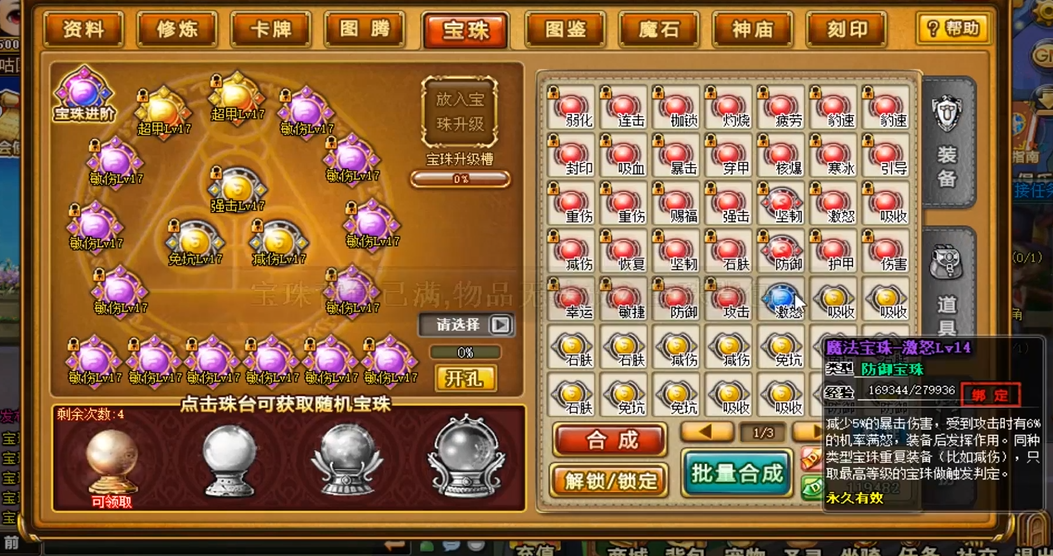
Task: Open the 请选择 dropdown
Action: coord(465,325)
